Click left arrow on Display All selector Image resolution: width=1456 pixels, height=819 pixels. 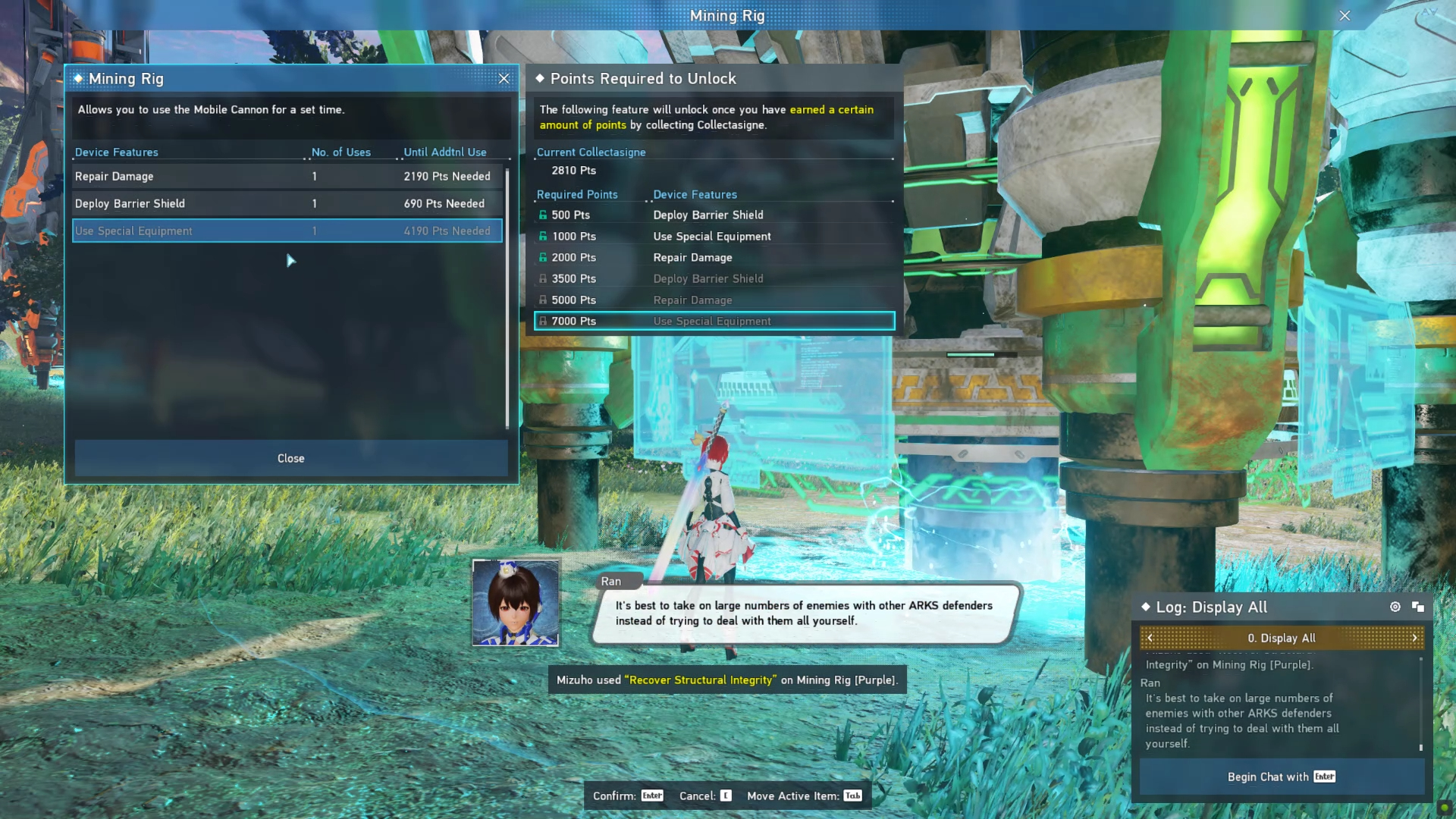coord(1149,638)
